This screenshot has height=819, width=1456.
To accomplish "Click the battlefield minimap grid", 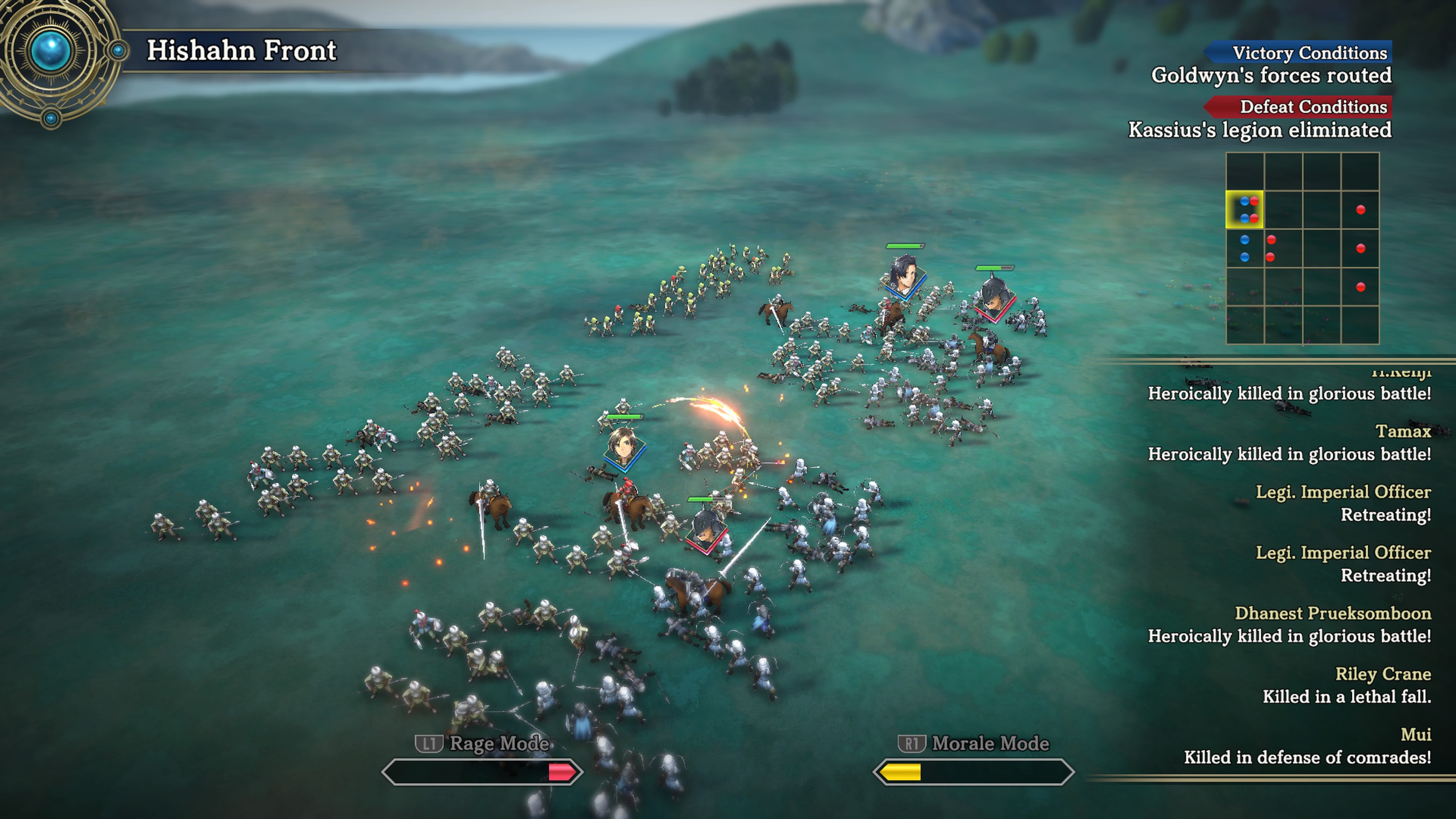I will pos(1302,248).
